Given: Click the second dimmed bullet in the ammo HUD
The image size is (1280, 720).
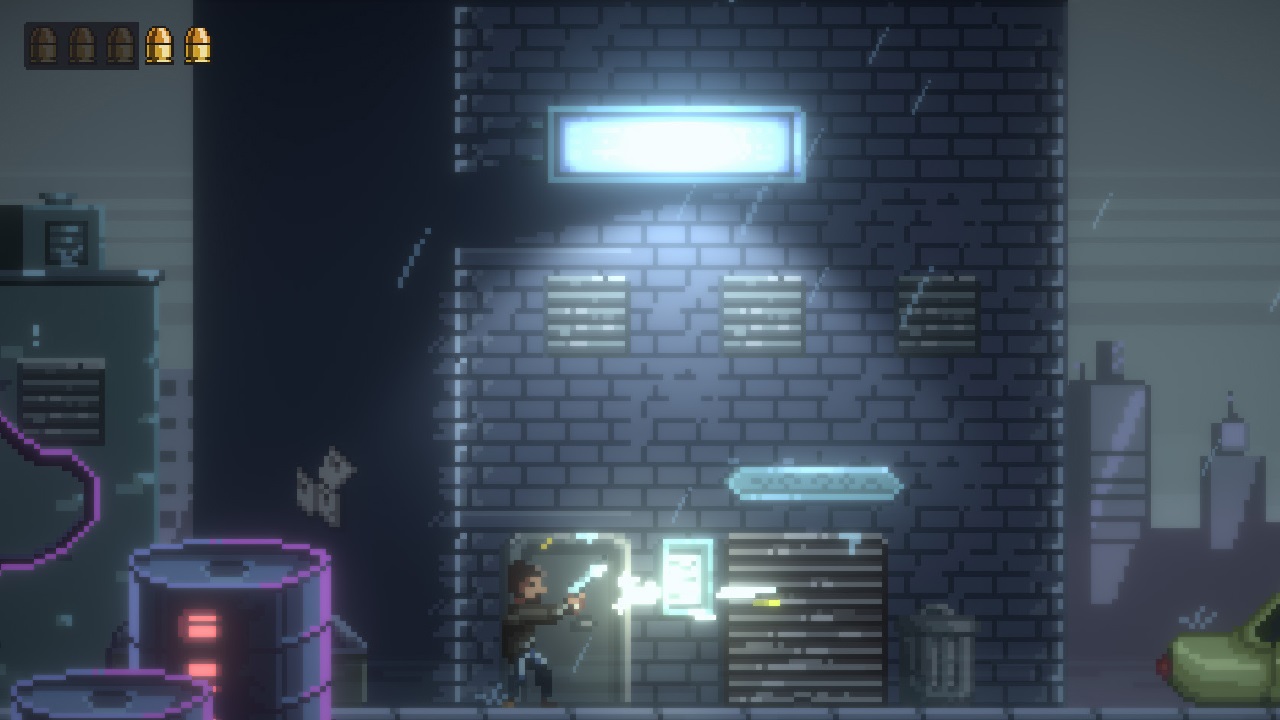Looking at the screenshot, I should 81,43.
